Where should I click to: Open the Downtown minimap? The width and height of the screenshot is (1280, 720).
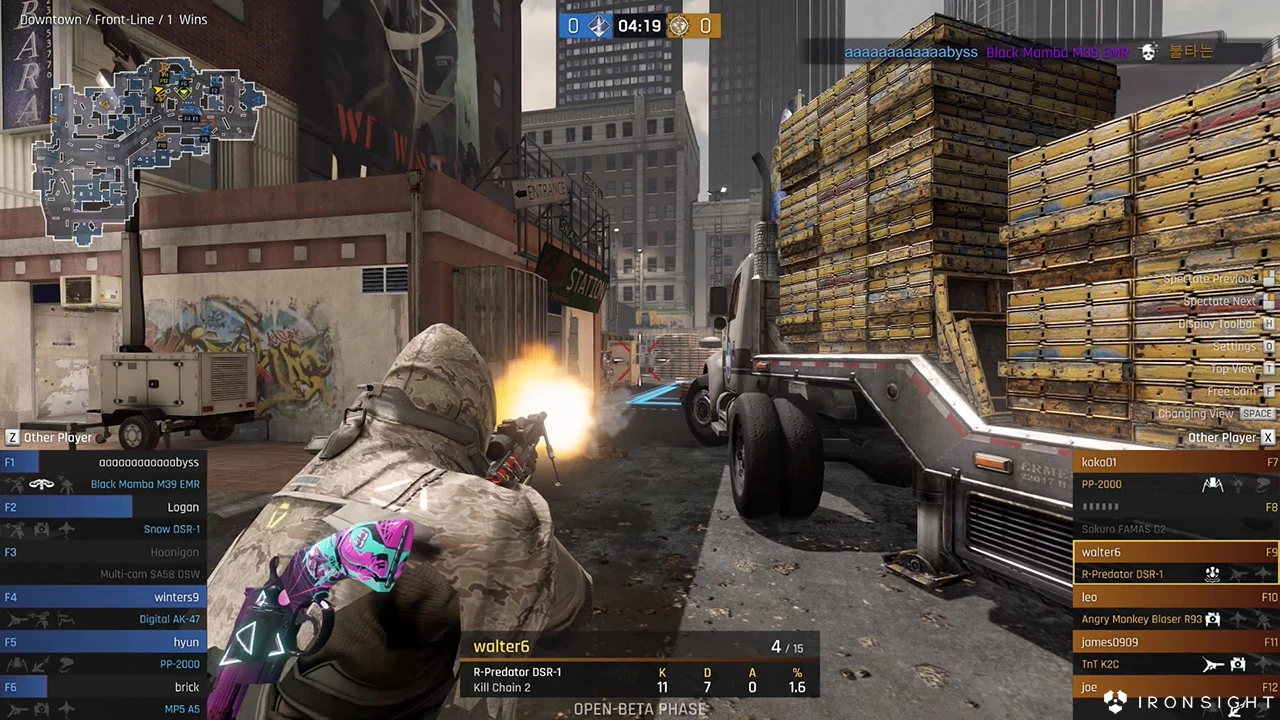[x=150, y=150]
